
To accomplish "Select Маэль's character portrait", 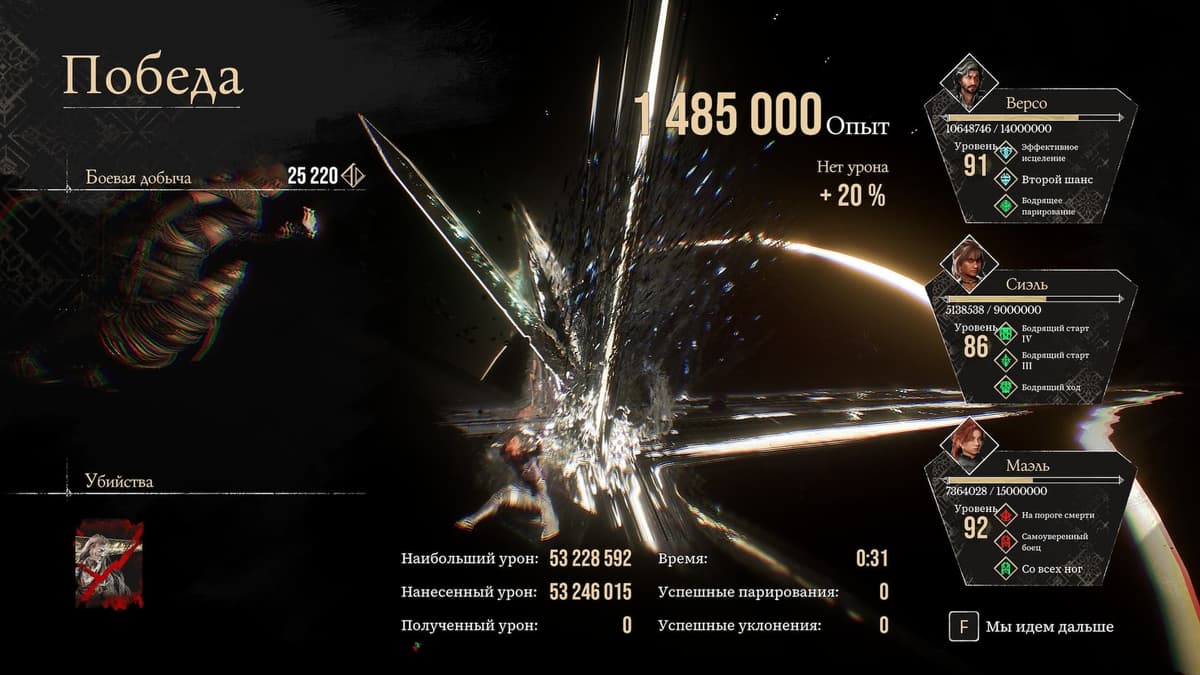I will (x=966, y=447).
